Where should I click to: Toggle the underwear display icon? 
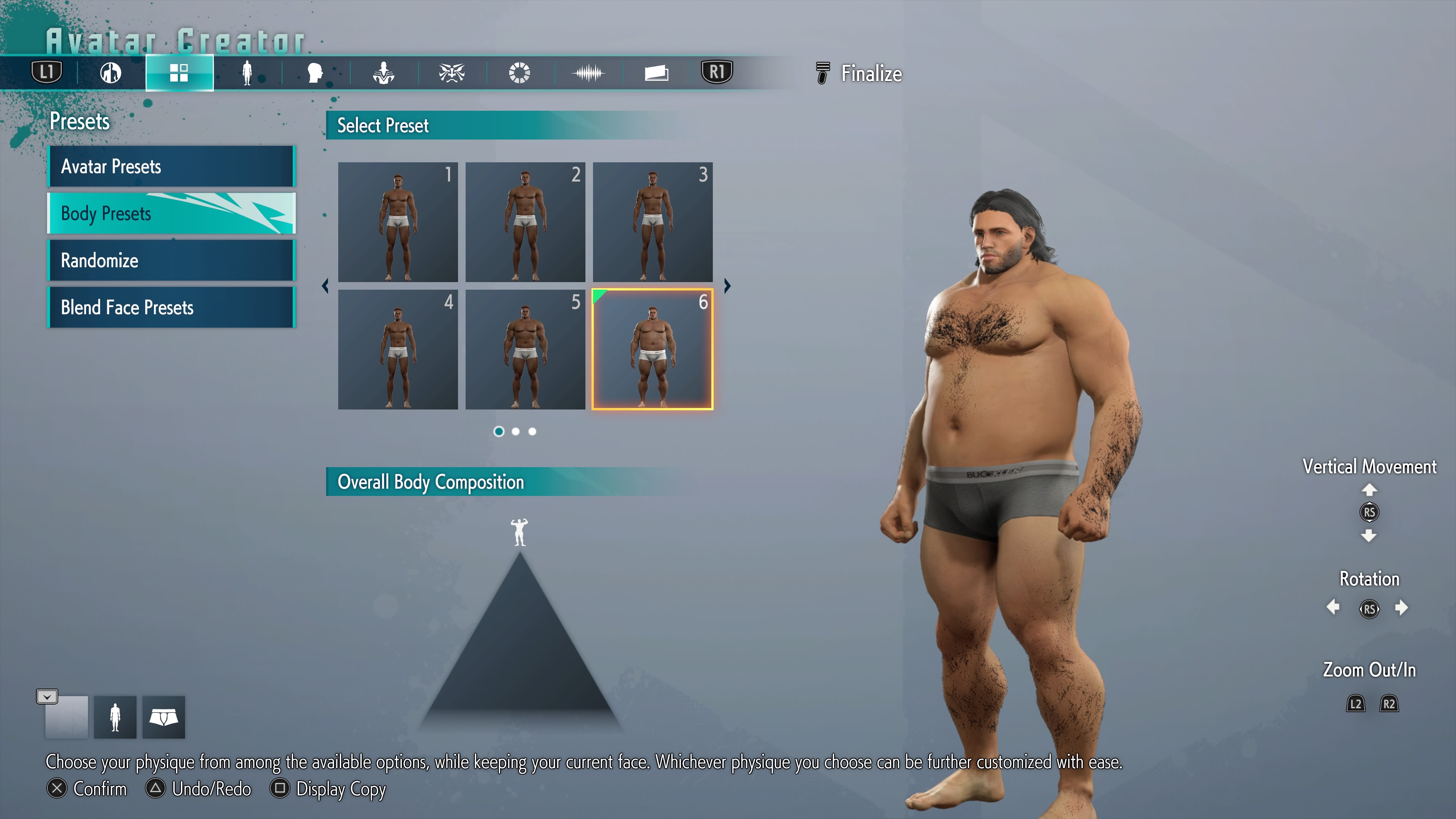(163, 717)
